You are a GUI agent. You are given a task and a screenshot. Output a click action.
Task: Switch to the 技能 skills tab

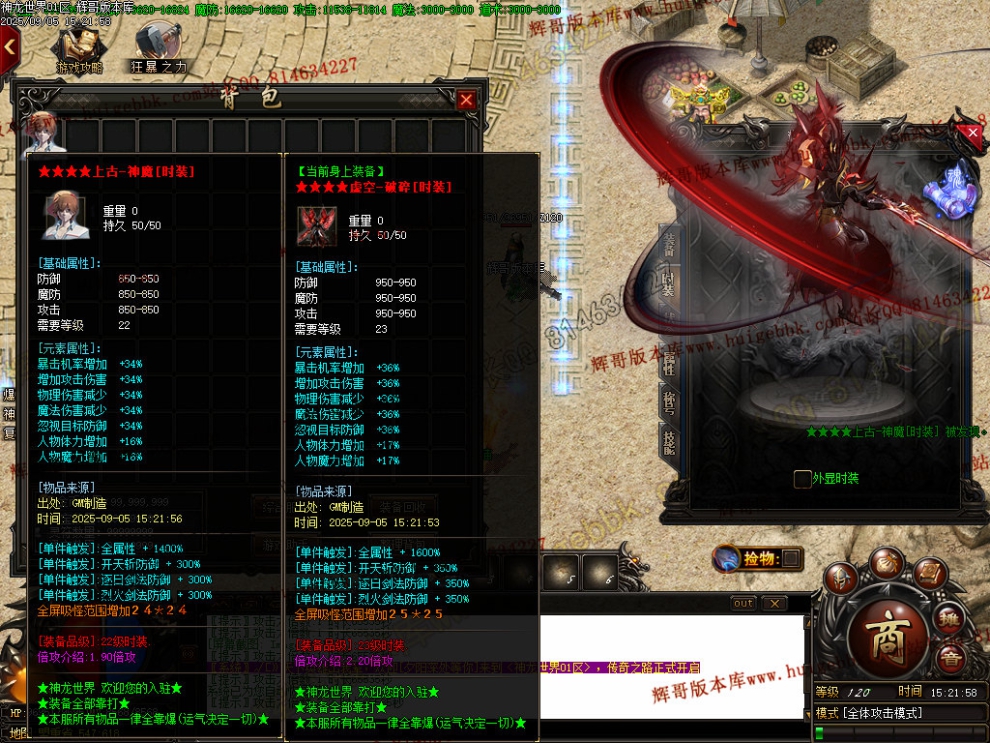[x=669, y=440]
